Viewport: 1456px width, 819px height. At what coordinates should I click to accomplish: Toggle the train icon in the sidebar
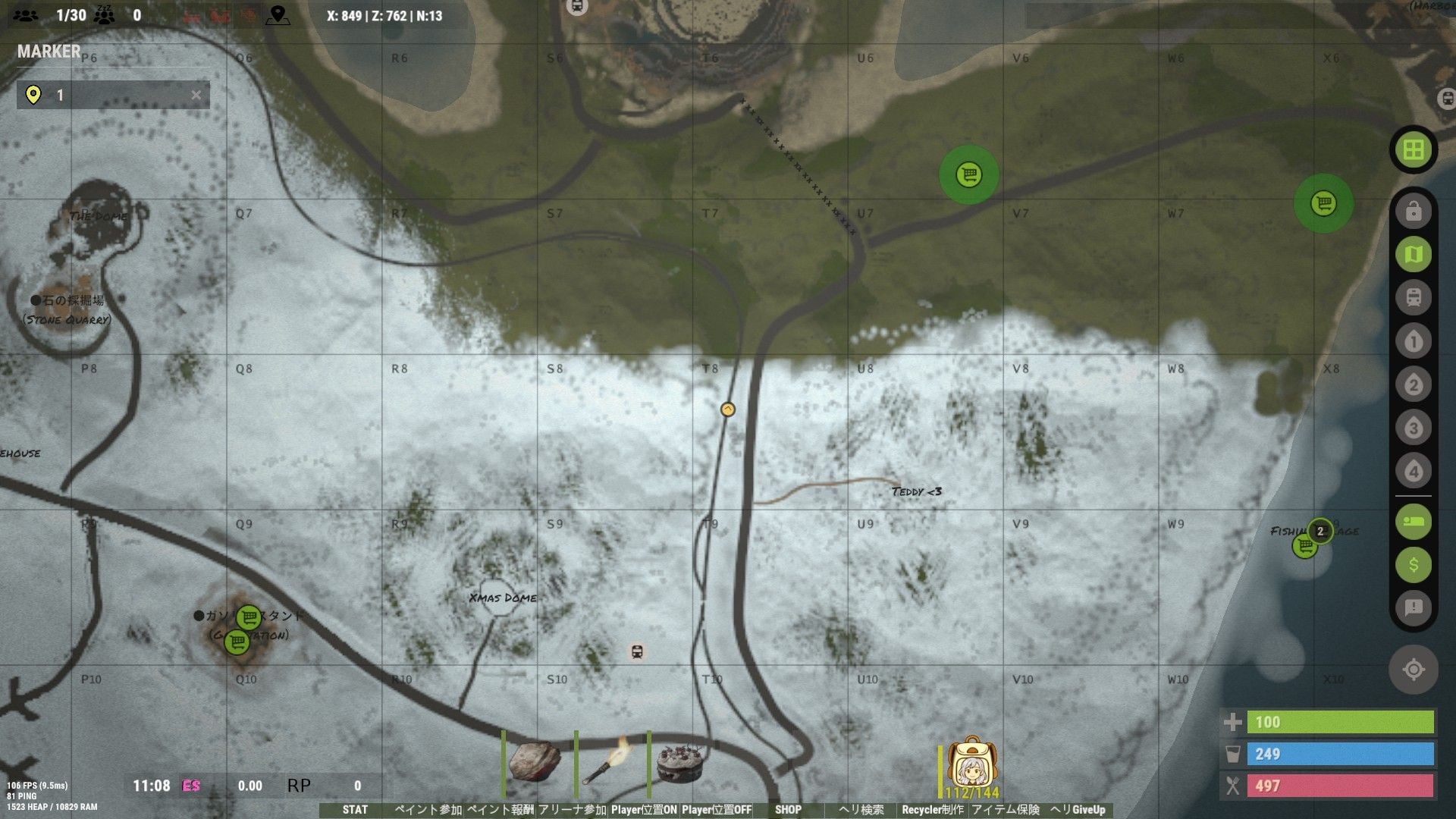[1414, 297]
